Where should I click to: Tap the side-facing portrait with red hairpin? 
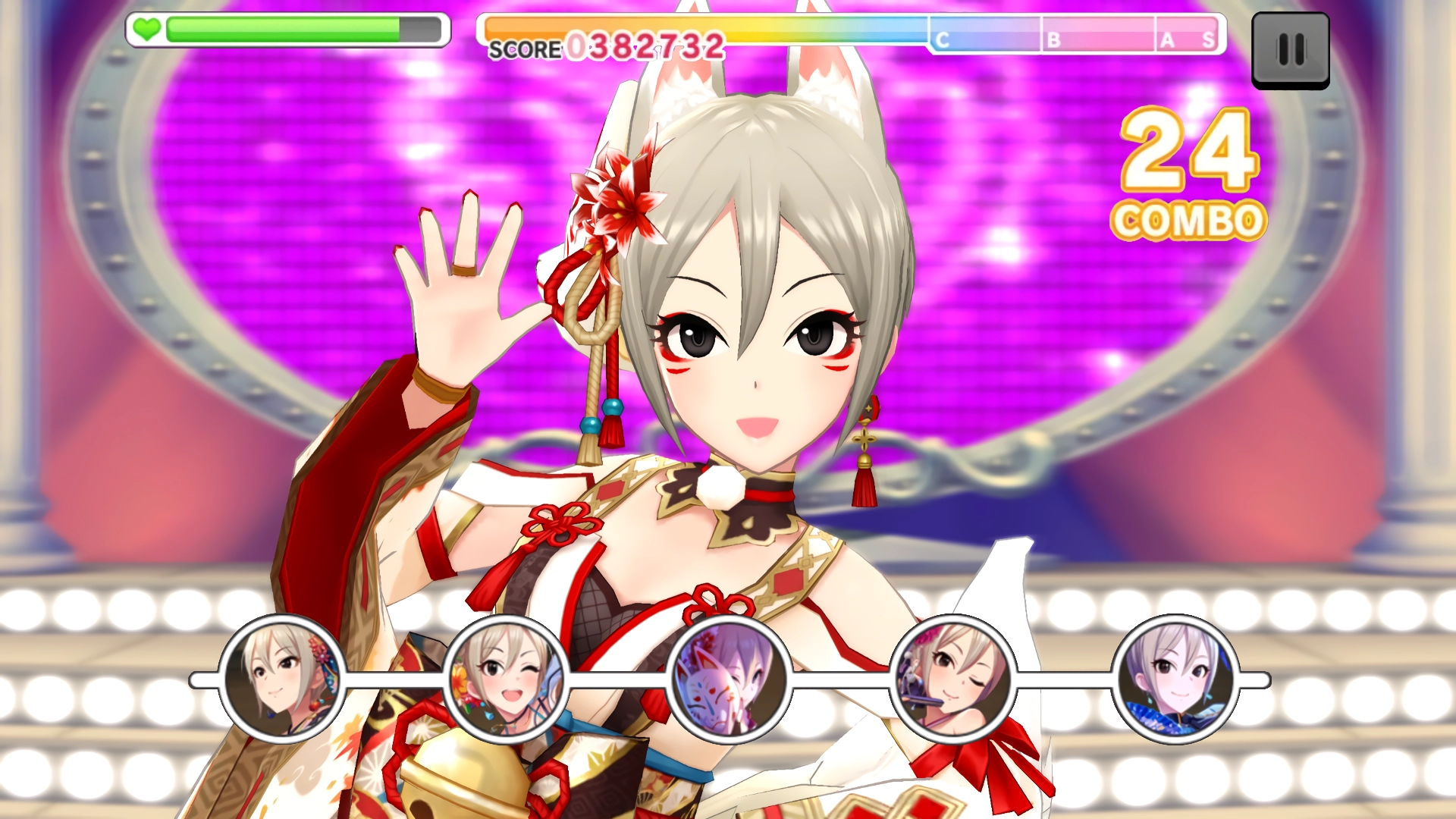282,679
